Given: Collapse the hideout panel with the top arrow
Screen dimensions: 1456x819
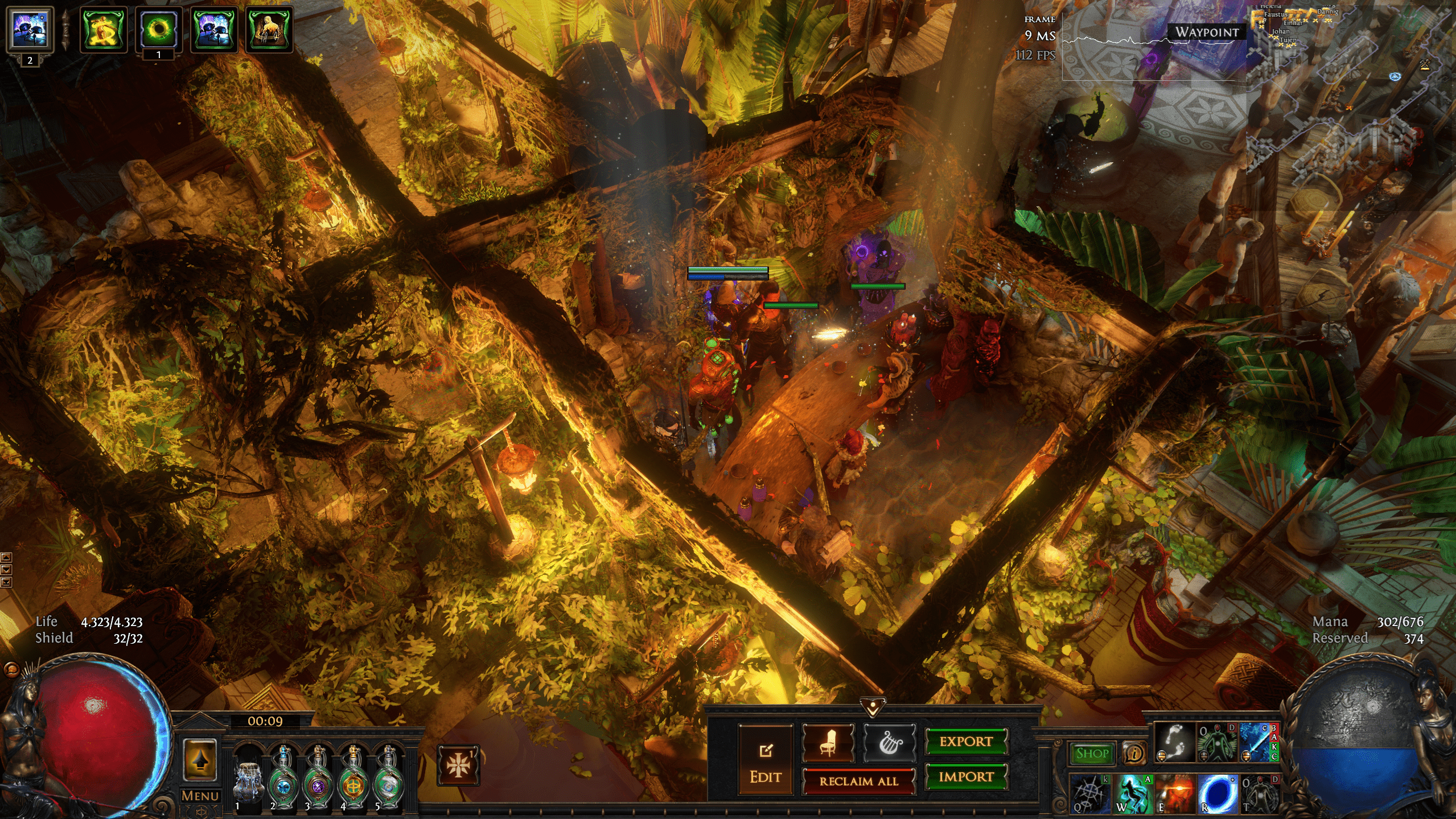Looking at the screenshot, I should coord(872,707).
